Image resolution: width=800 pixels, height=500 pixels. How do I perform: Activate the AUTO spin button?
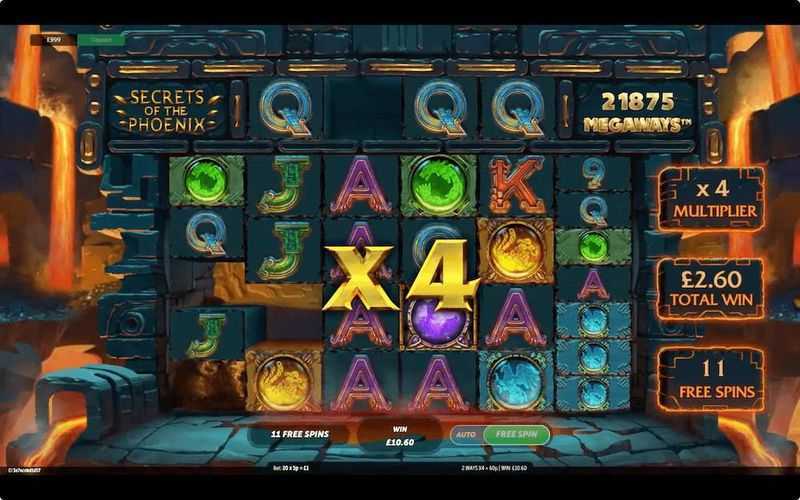(x=466, y=435)
